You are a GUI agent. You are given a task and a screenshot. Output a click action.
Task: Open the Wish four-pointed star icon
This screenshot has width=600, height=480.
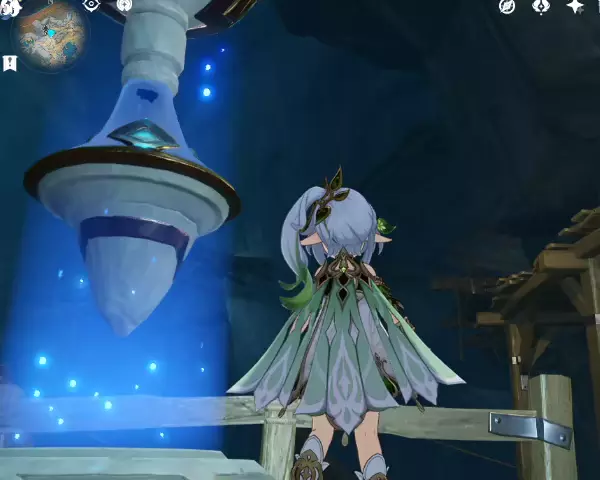[x=575, y=6]
